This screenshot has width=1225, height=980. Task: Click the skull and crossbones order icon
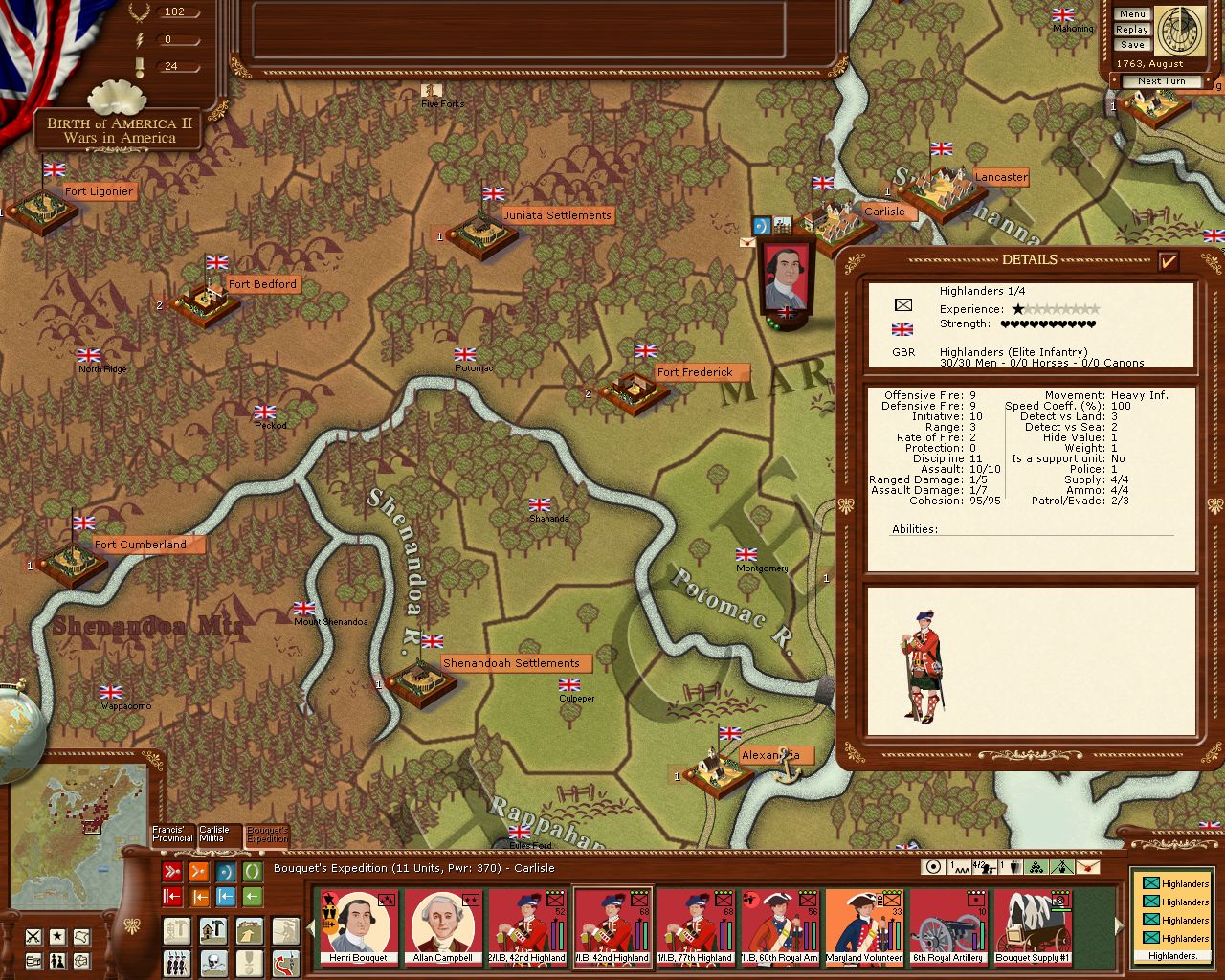[x=212, y=961]
